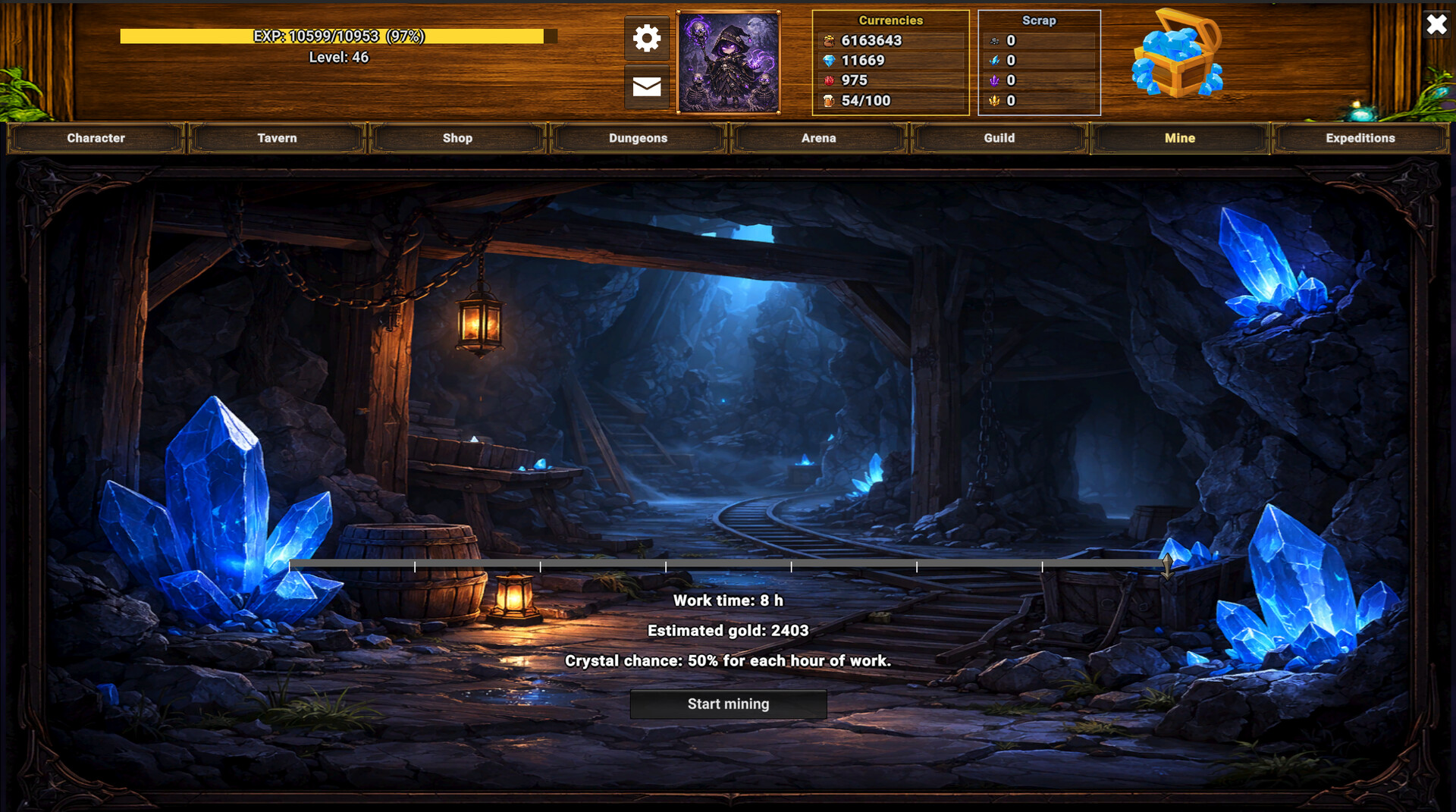
Task: Open your character portrait
Action: [x=729, y=60]
